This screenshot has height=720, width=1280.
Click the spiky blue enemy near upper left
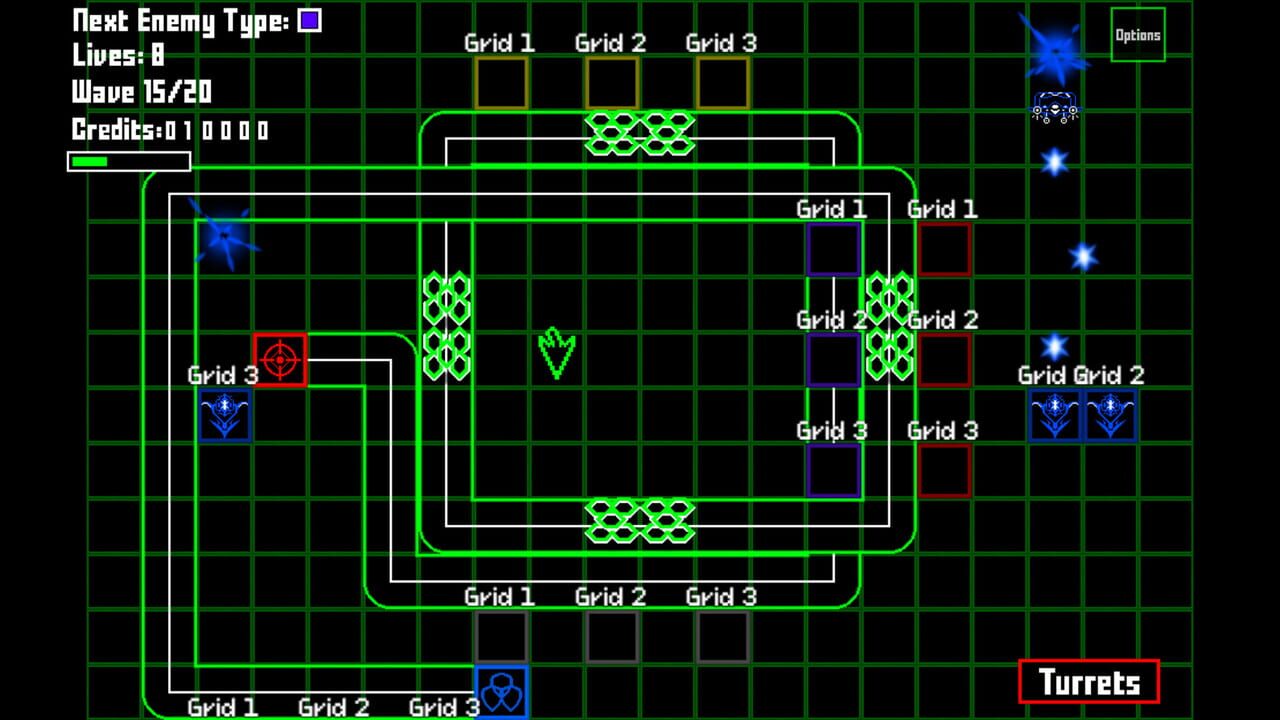click(x=222, y=237)
